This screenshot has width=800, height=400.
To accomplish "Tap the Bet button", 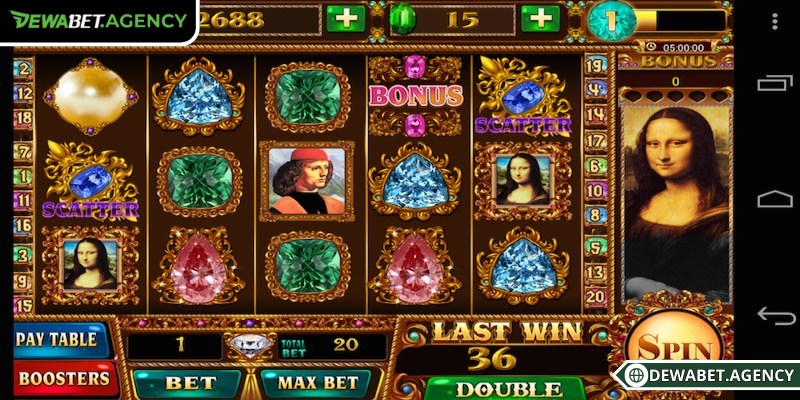I will click(189, 384).
